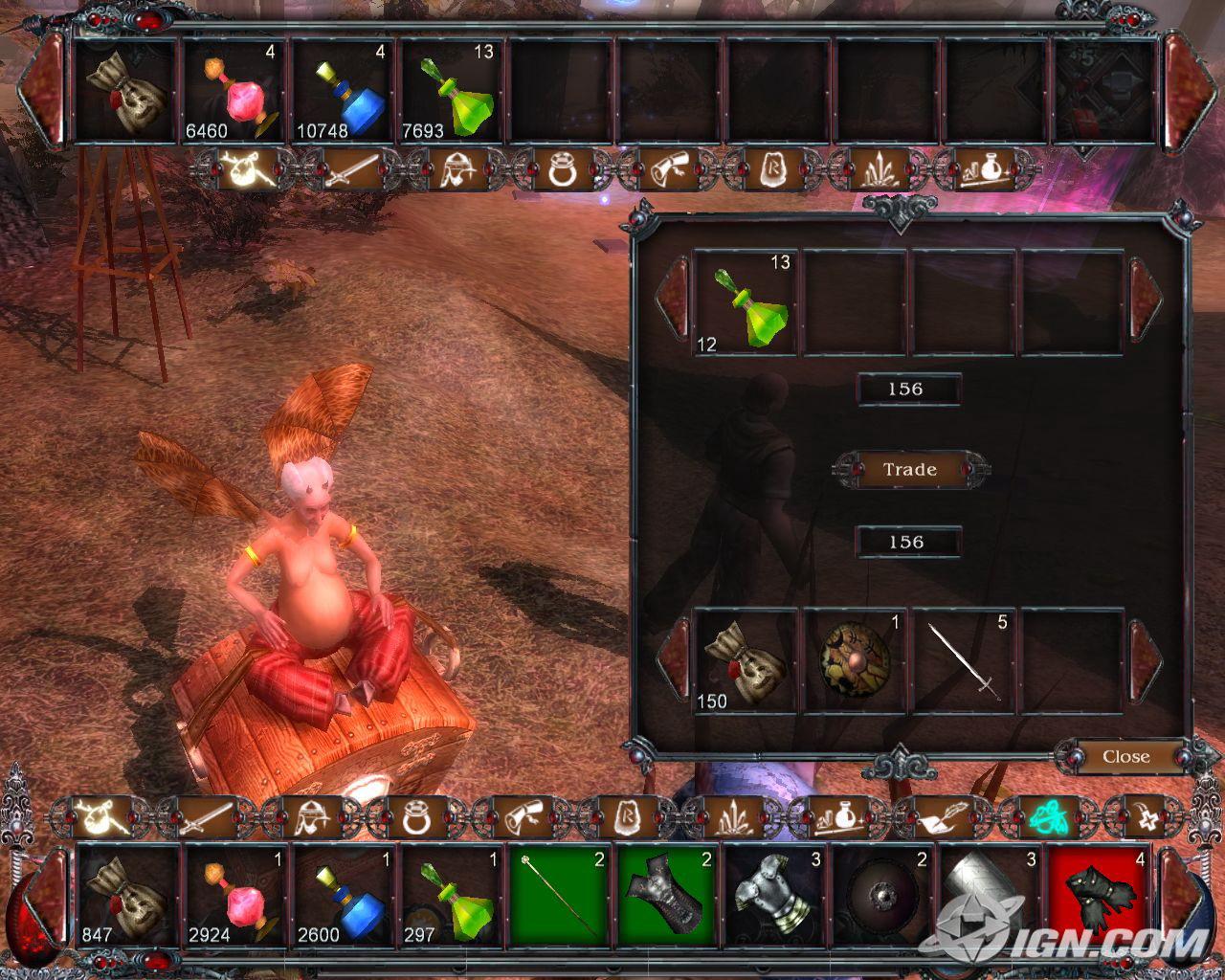Viewport: 1225px width, 980px height.
Task: Click the Trade button
Action: 909,470
